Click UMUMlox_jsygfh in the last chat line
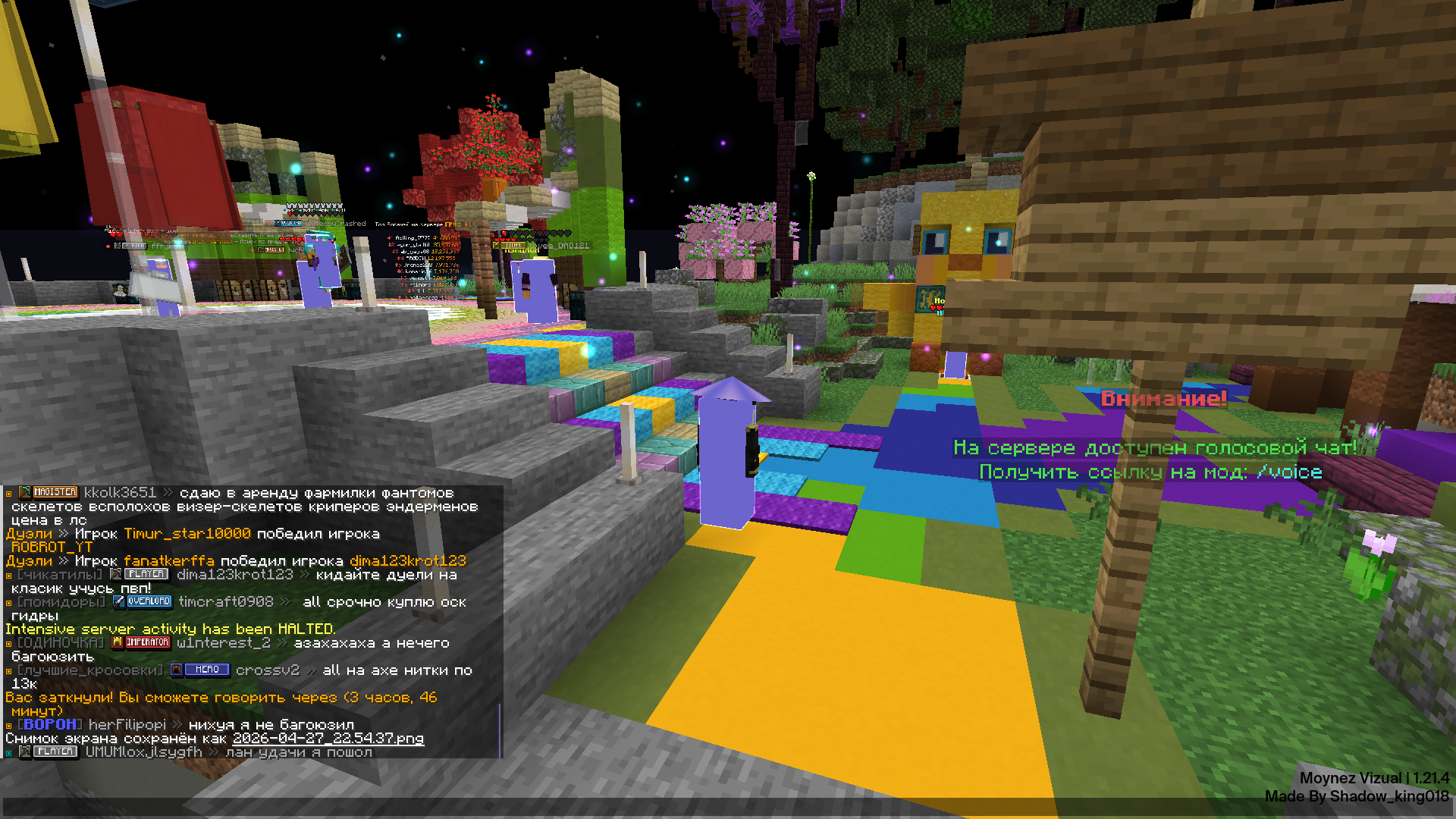The width and height of the screenshot is (1456, 819). click(143, 752)
